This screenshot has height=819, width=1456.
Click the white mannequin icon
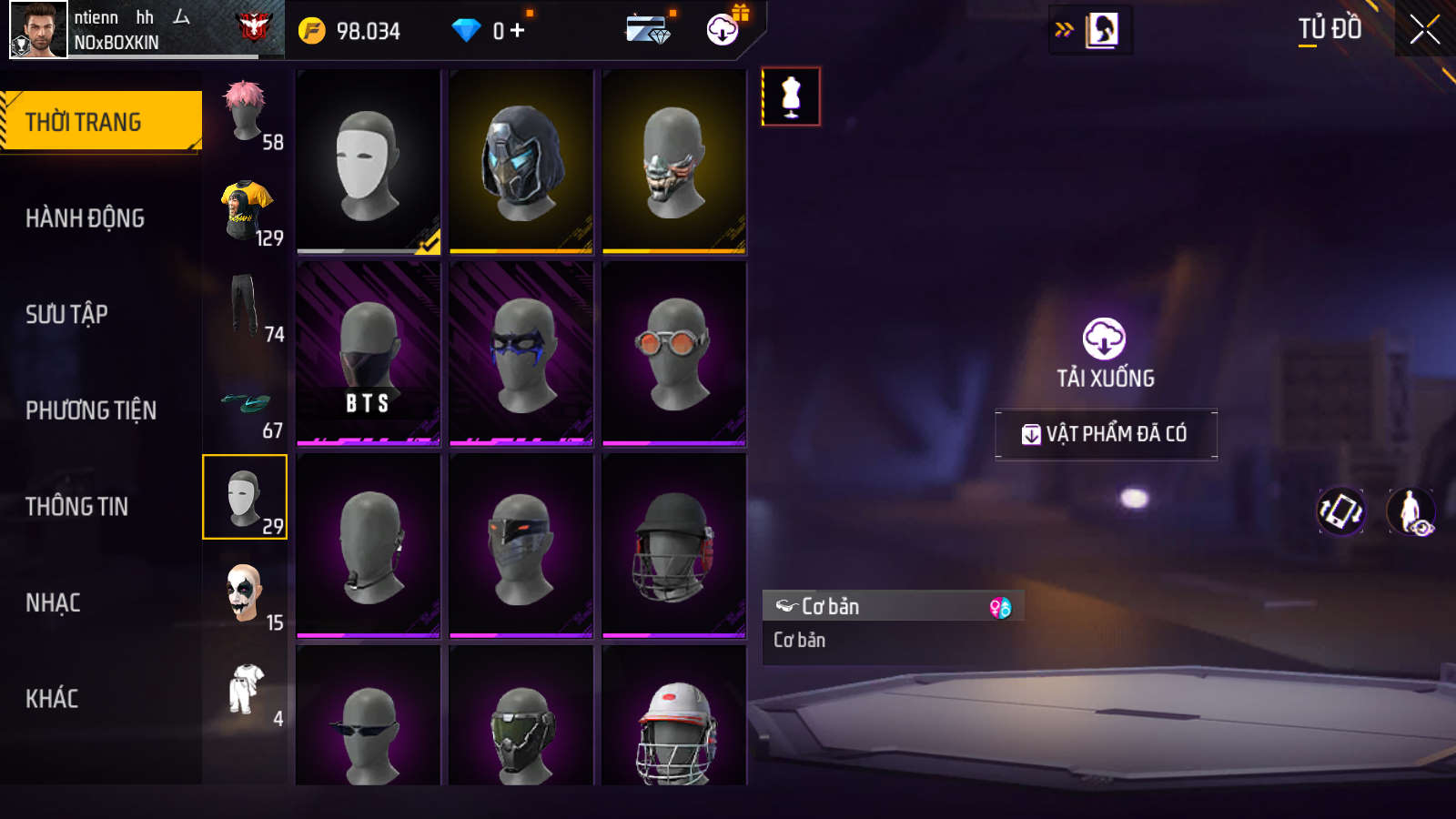point(791,96)
